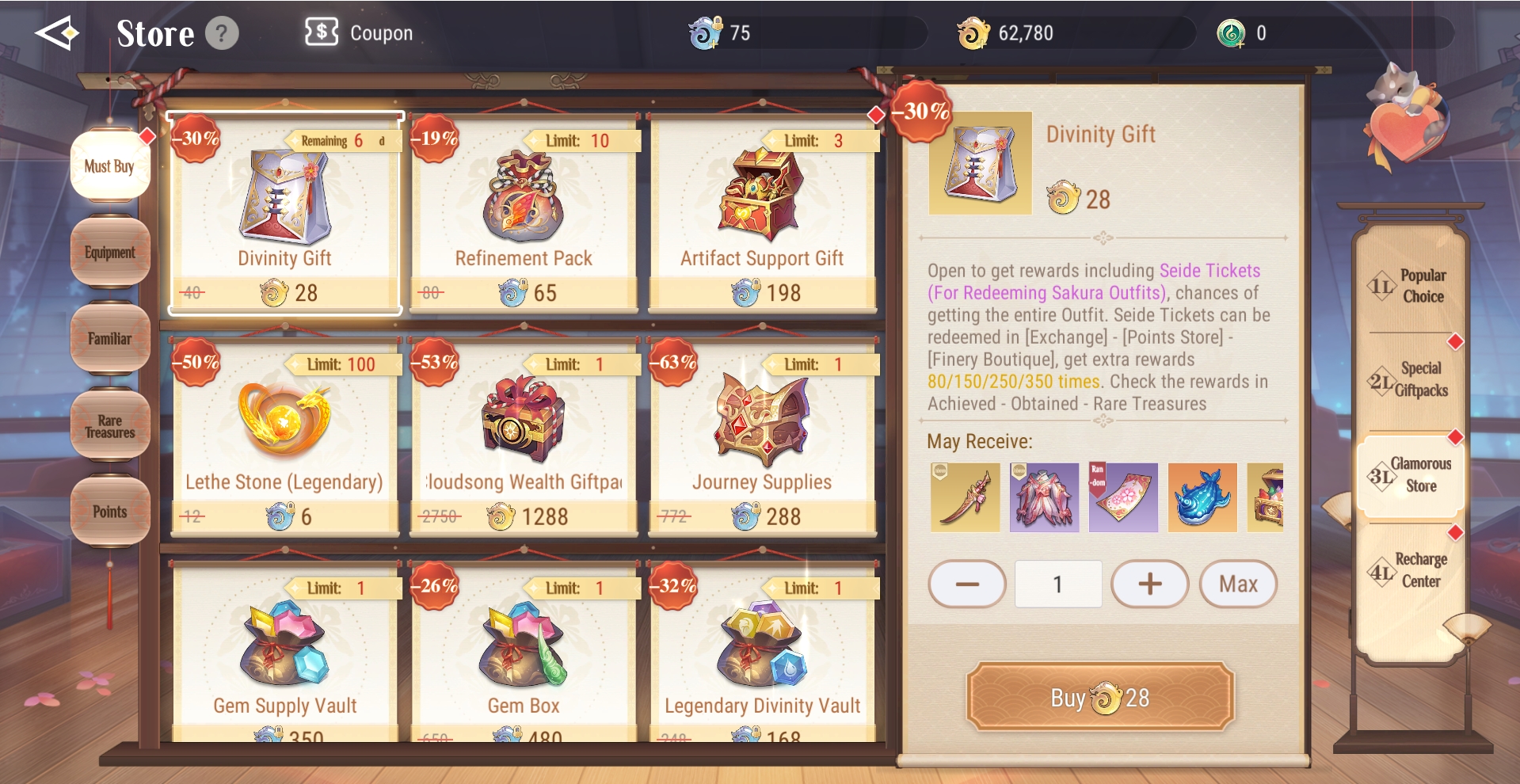Open the Store help question mark

coord(222,34)
